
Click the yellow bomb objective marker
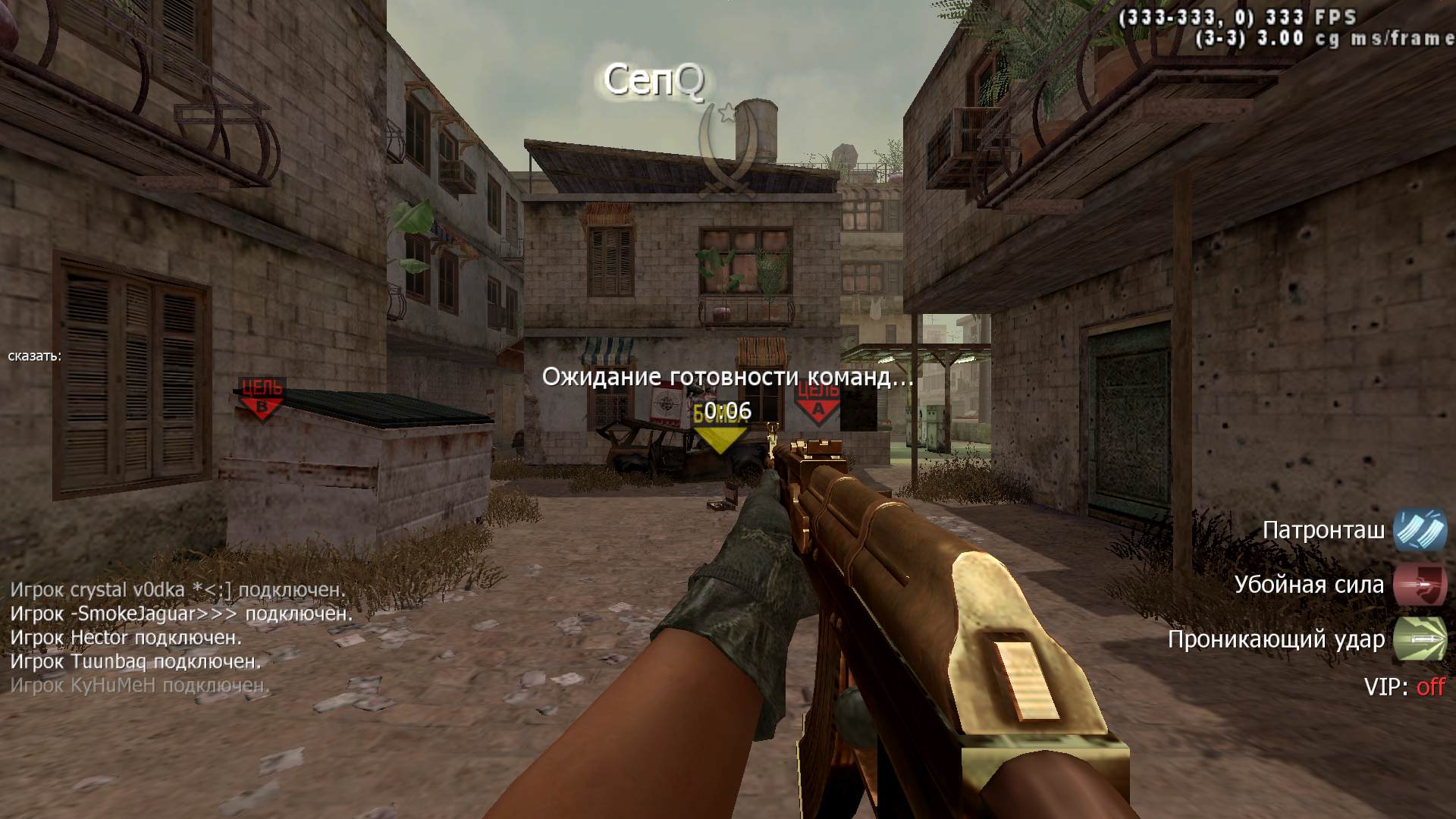pyautogui.click(x=720, y=431)
